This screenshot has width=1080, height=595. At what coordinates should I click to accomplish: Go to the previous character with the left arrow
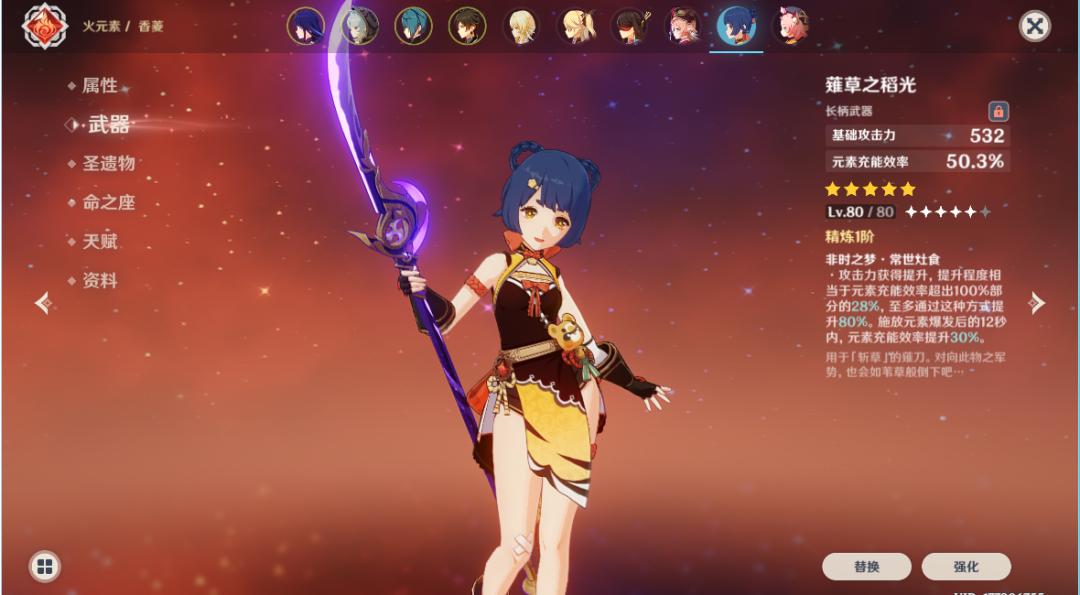(43, 303)
